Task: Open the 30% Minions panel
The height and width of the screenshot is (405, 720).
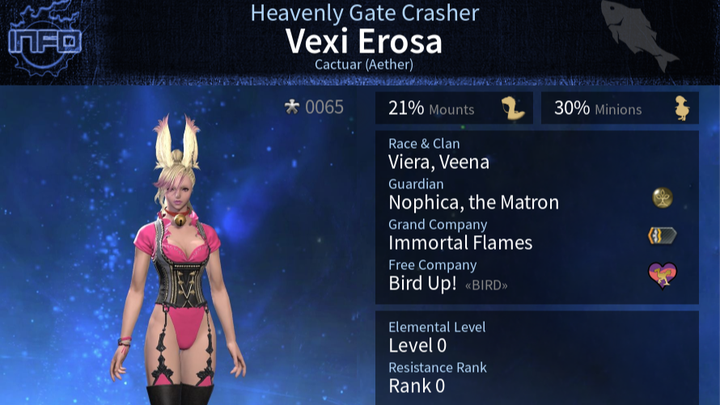Action: (619, 108)
